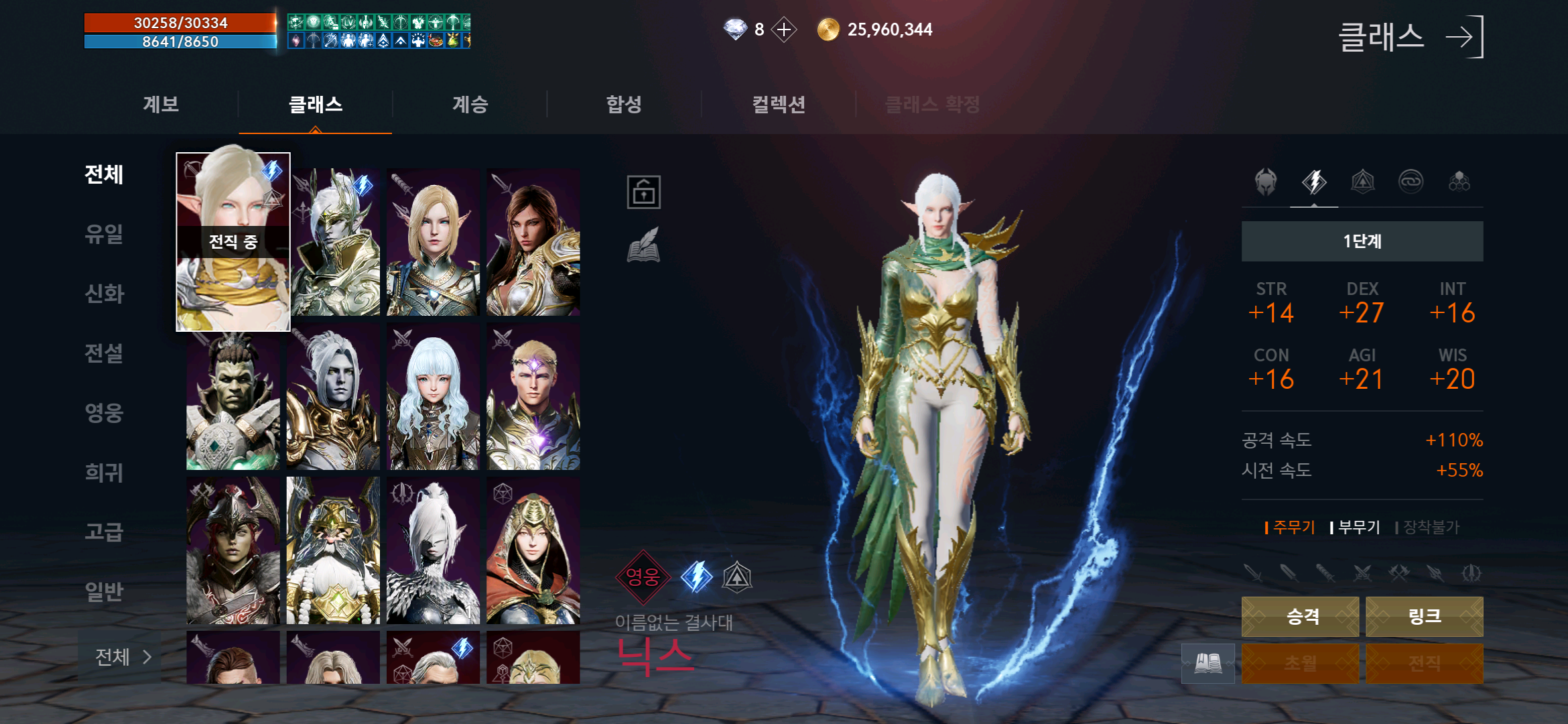1568x724 pixels.
Task: Open the 전체 filter dropdown at bottom
Action: (x=122, y=657)
